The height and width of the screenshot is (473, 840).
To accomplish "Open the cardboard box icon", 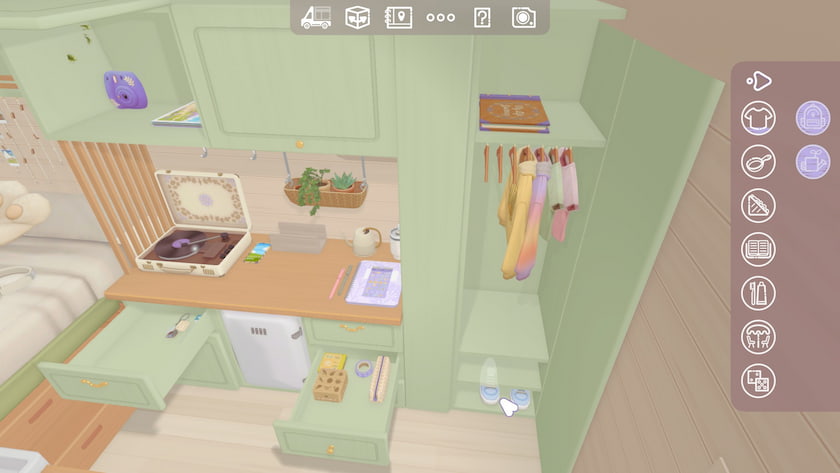I will tap(357, 17).
